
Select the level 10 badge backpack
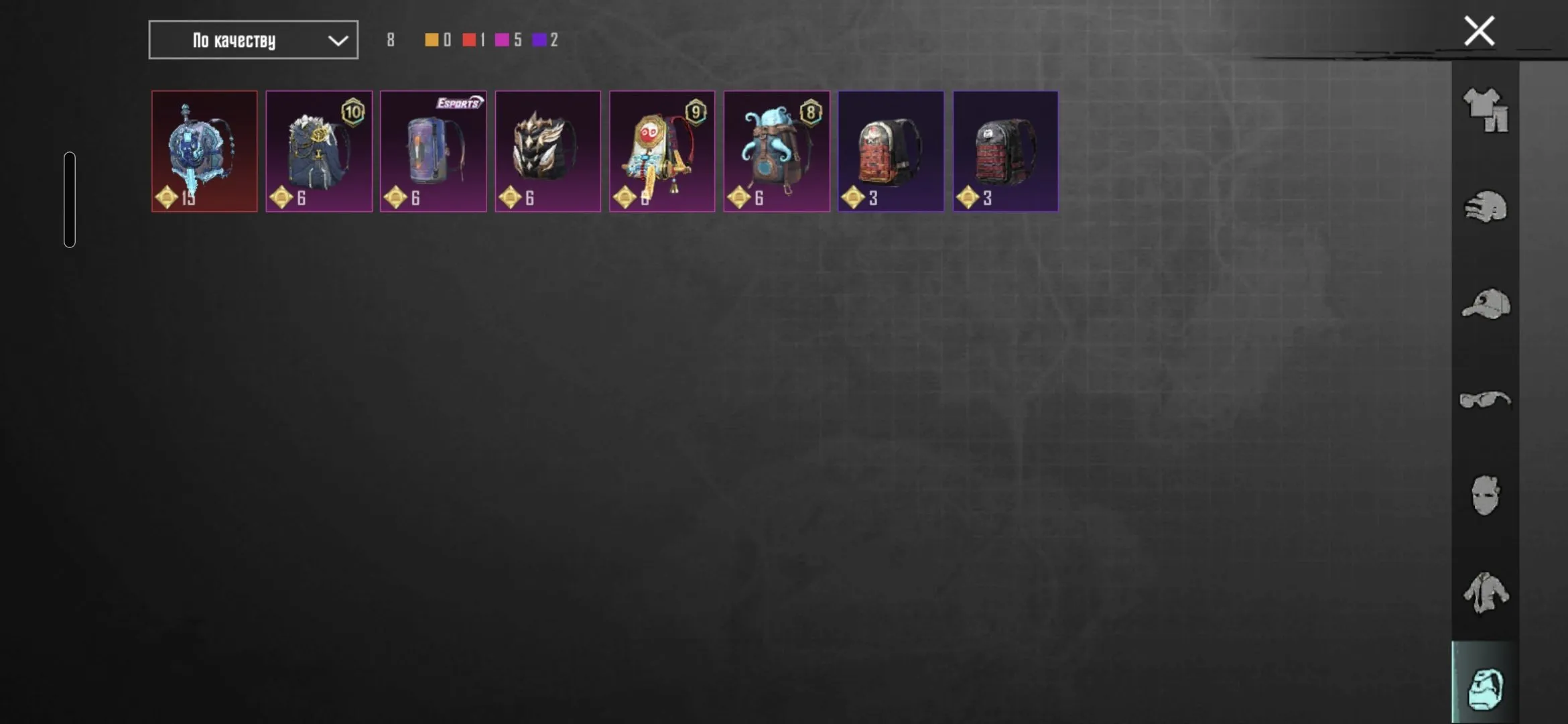[x=319, y=150]
